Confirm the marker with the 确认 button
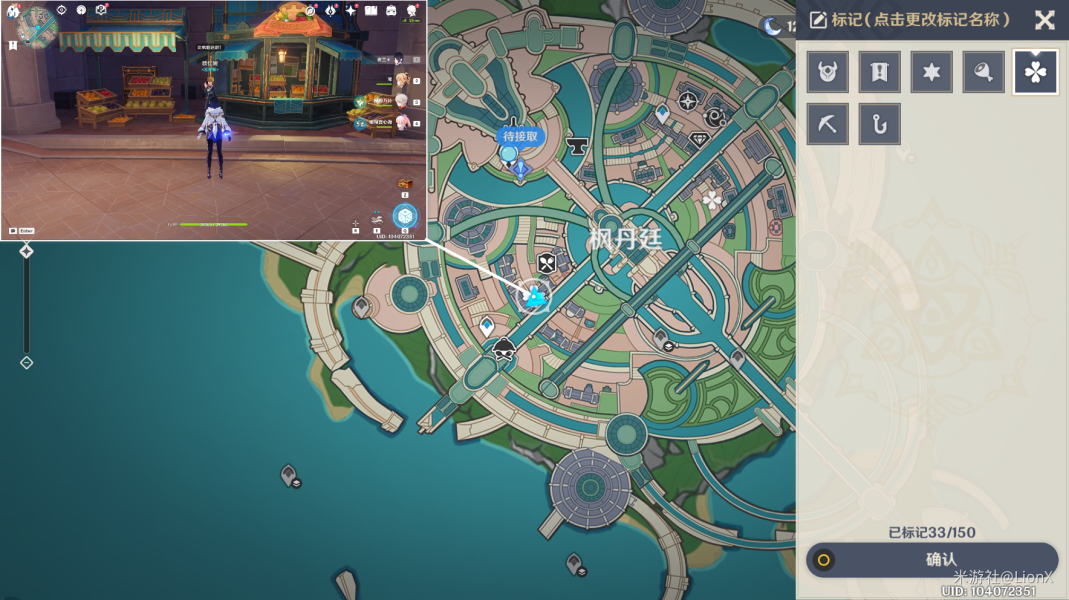Screen dimensions: 1069x600 (x=932, y=560)
